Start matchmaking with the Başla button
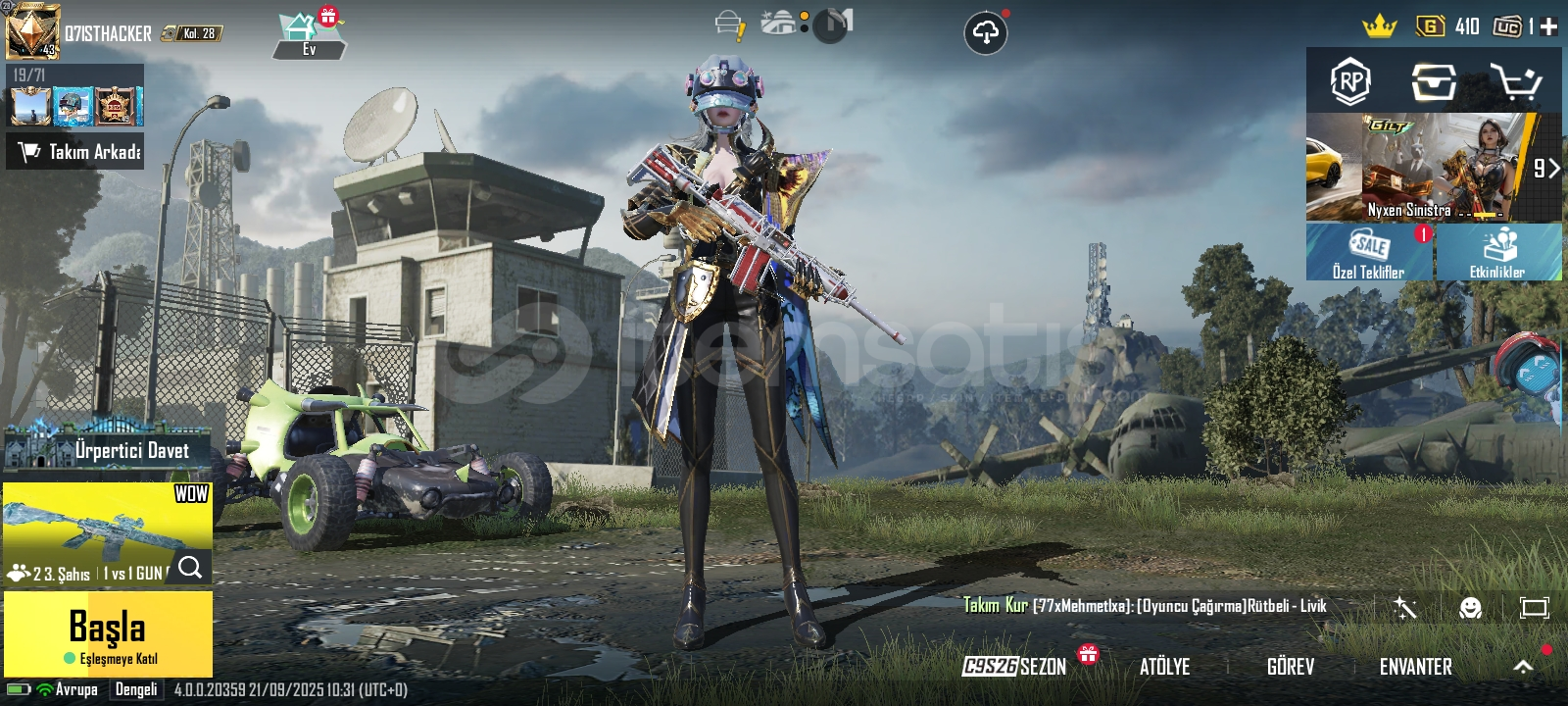 point(108,633)
